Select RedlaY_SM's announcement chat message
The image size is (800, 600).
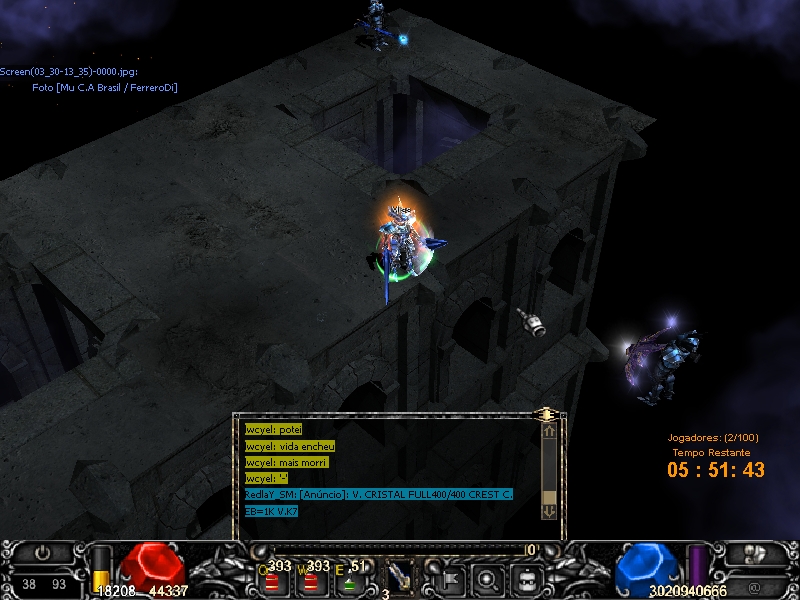[379, 494]
